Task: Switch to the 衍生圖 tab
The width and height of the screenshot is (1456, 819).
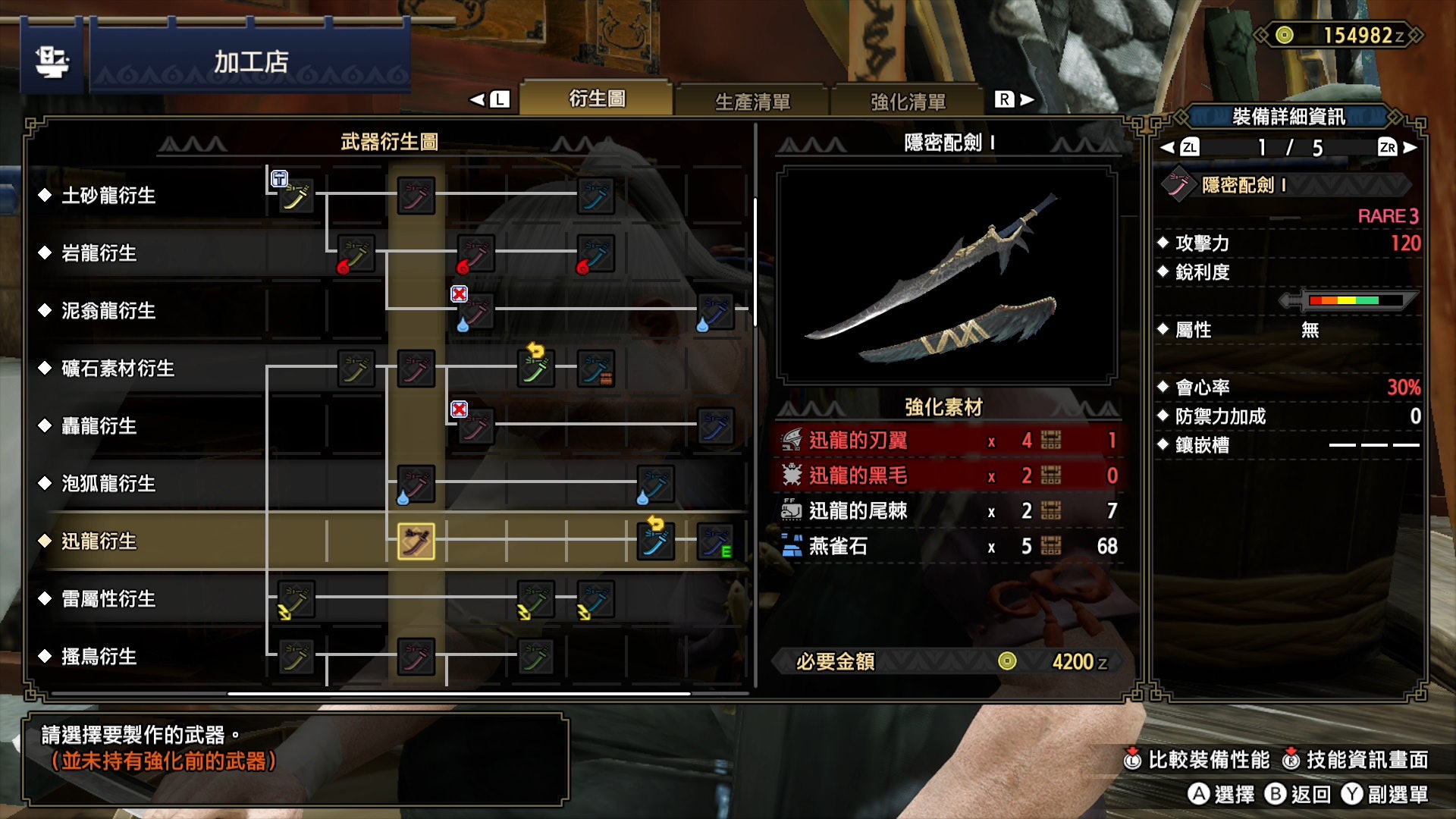Action: point(597,99)
